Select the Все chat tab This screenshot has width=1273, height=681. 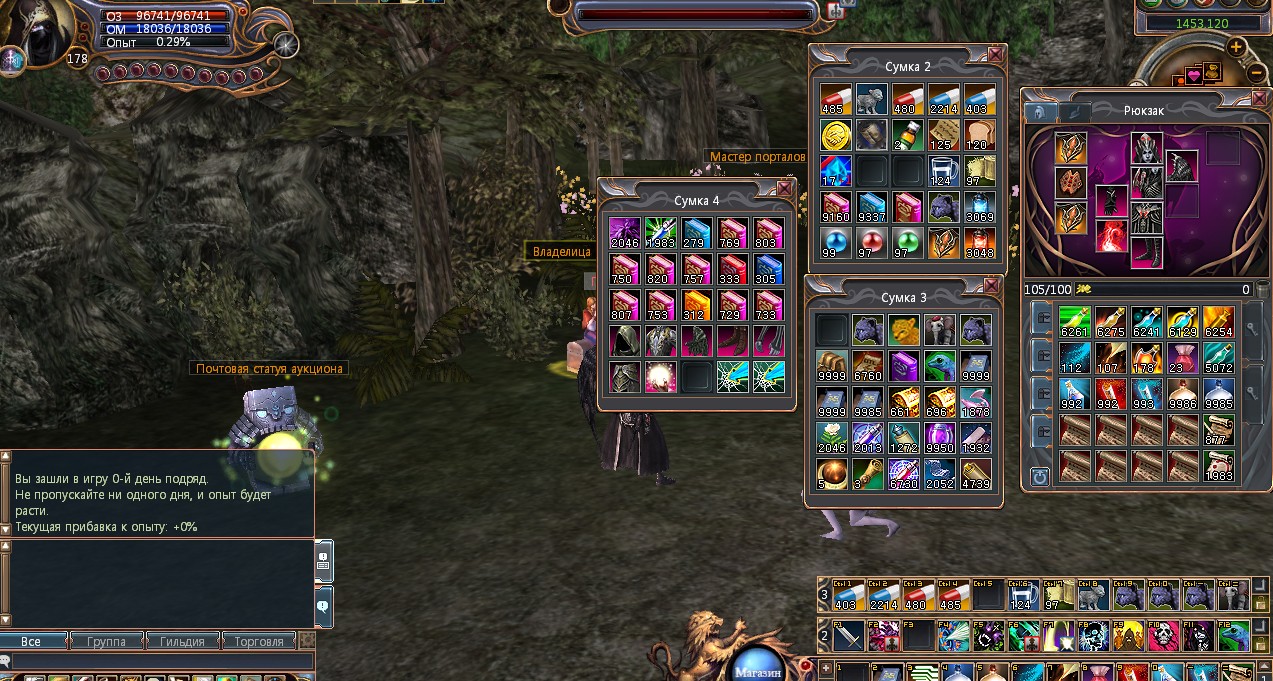[32, 641]
